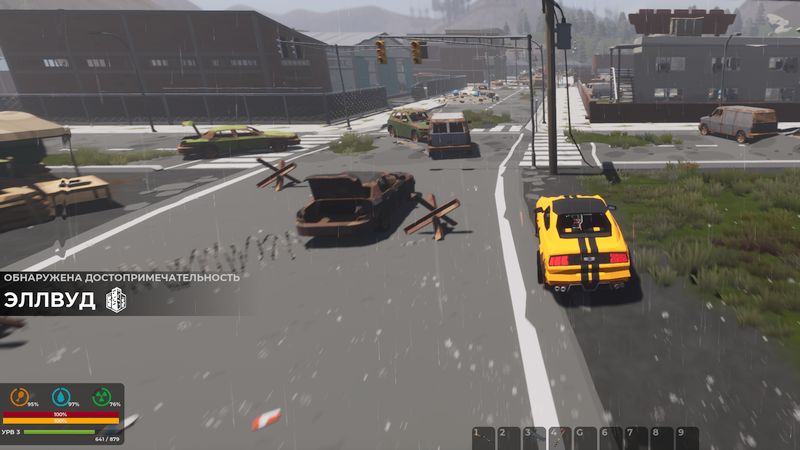
Task: Click the Эллвуд landmark building icon
Action: point(116,300)
